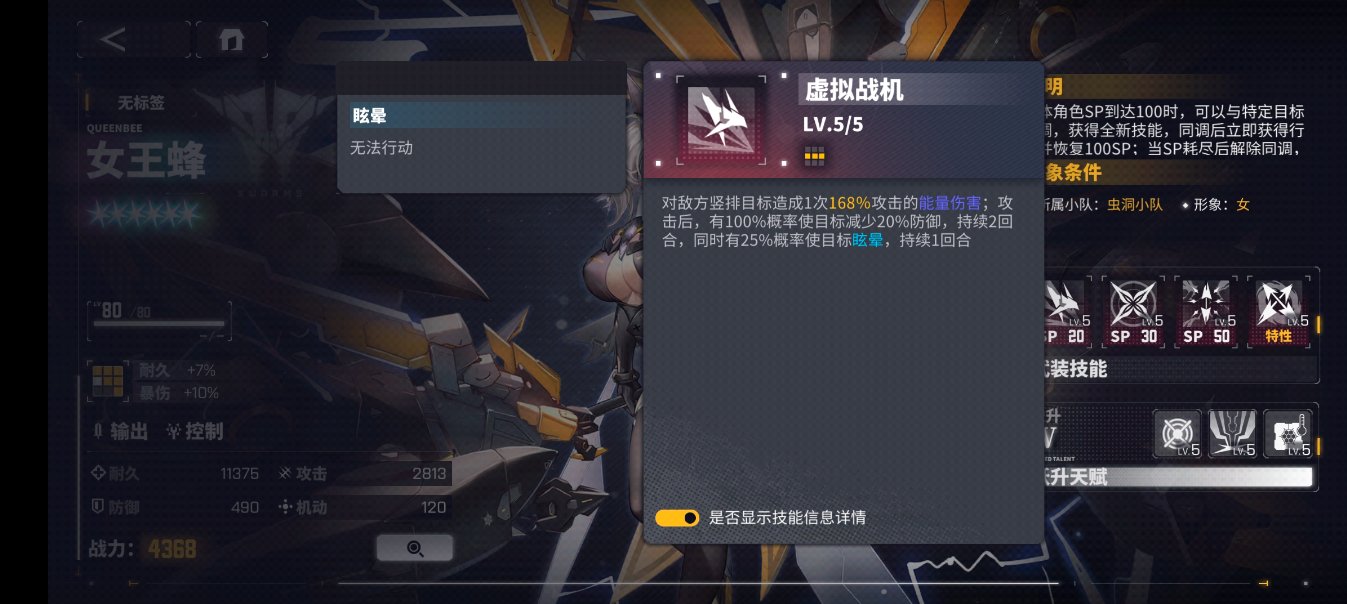
Task: Select the 无标签 tag label
Action: pyautogui.click(x=141, y=102)
